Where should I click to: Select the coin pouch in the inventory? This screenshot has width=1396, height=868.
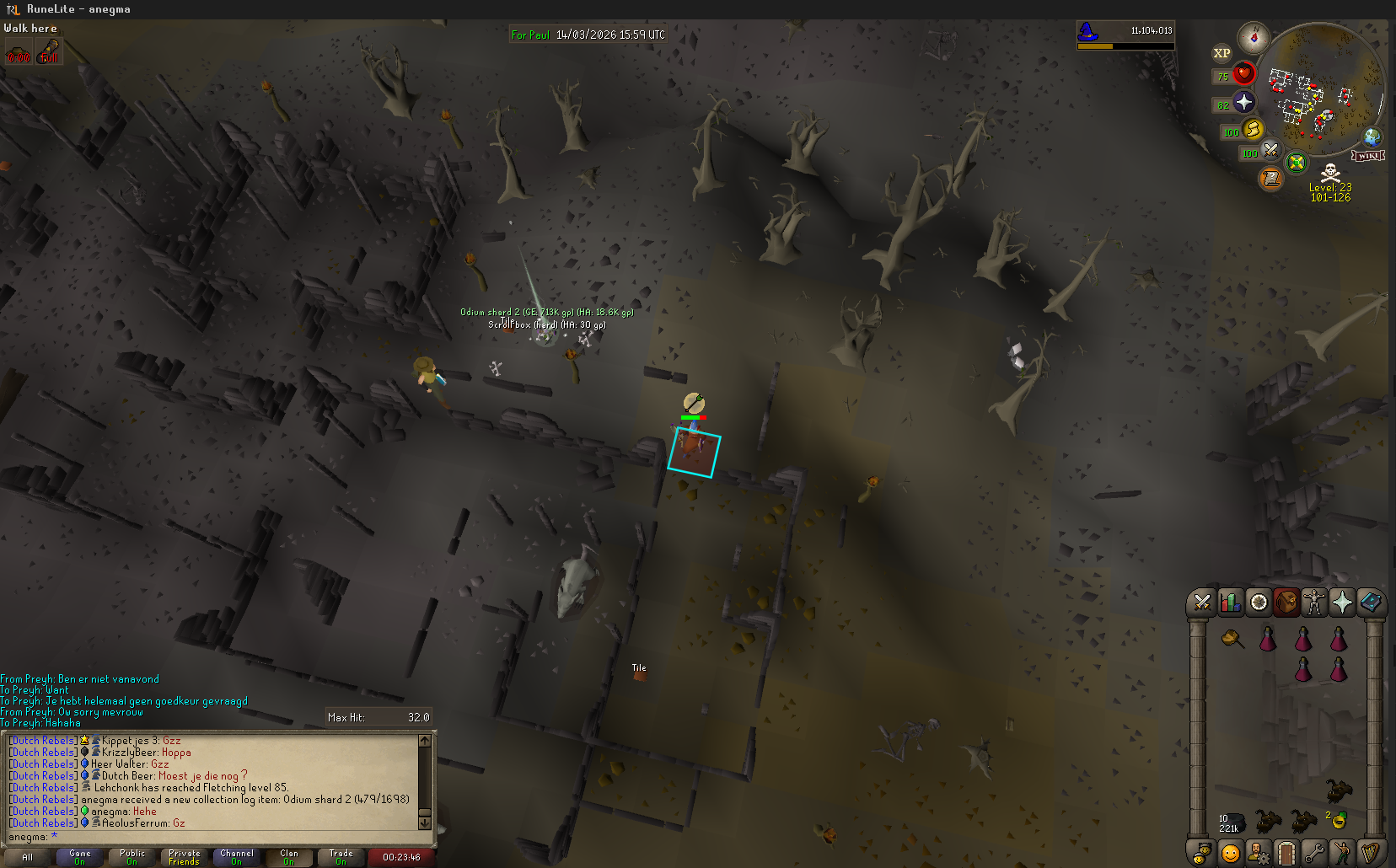click(x=1231, y=822)
